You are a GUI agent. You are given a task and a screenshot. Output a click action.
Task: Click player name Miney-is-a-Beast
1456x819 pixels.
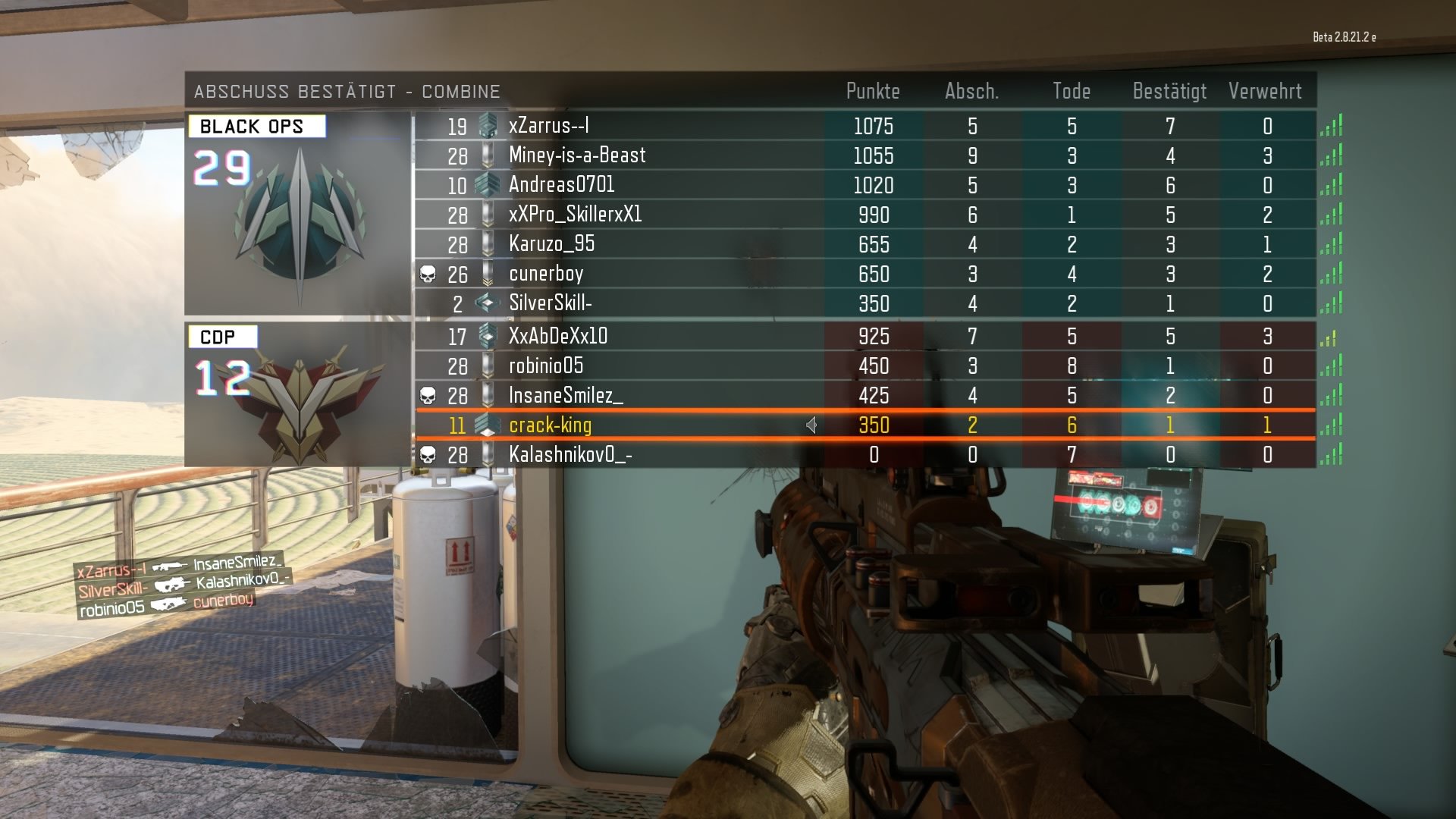pyautogui.click(x=578, y=155)
